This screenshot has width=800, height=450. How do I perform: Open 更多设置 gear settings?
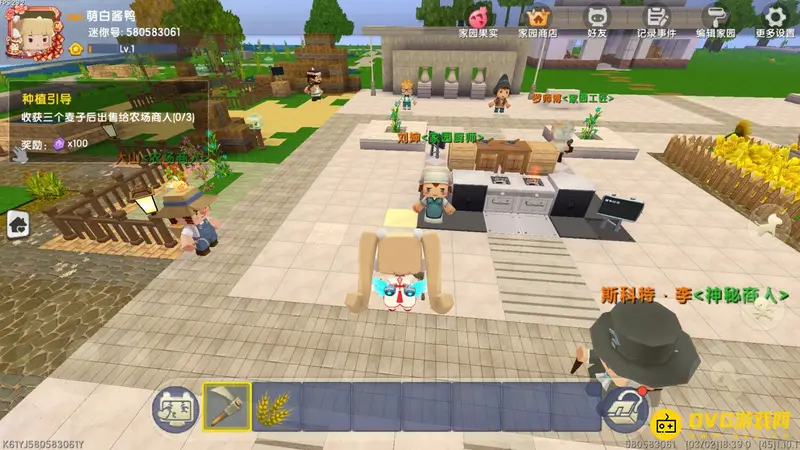point(775,19)
